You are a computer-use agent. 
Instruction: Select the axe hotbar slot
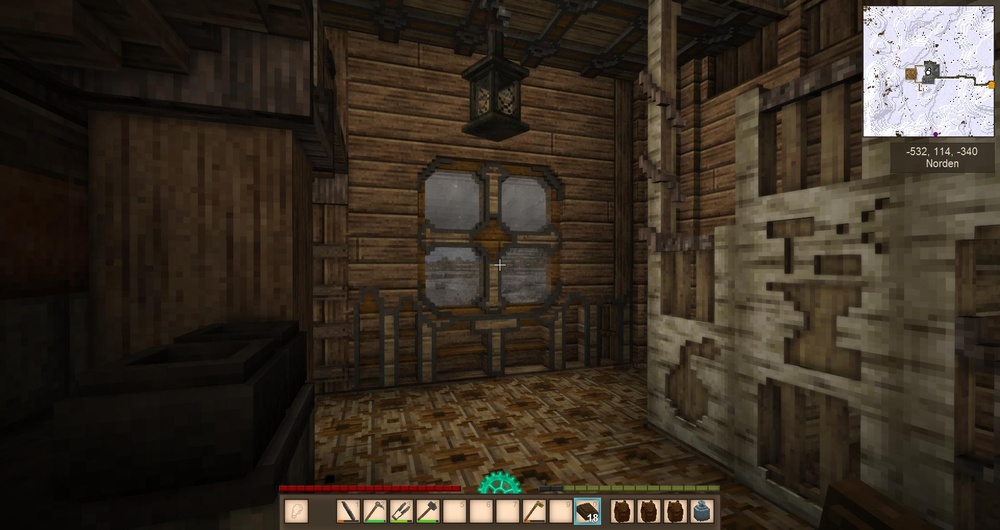534,511
